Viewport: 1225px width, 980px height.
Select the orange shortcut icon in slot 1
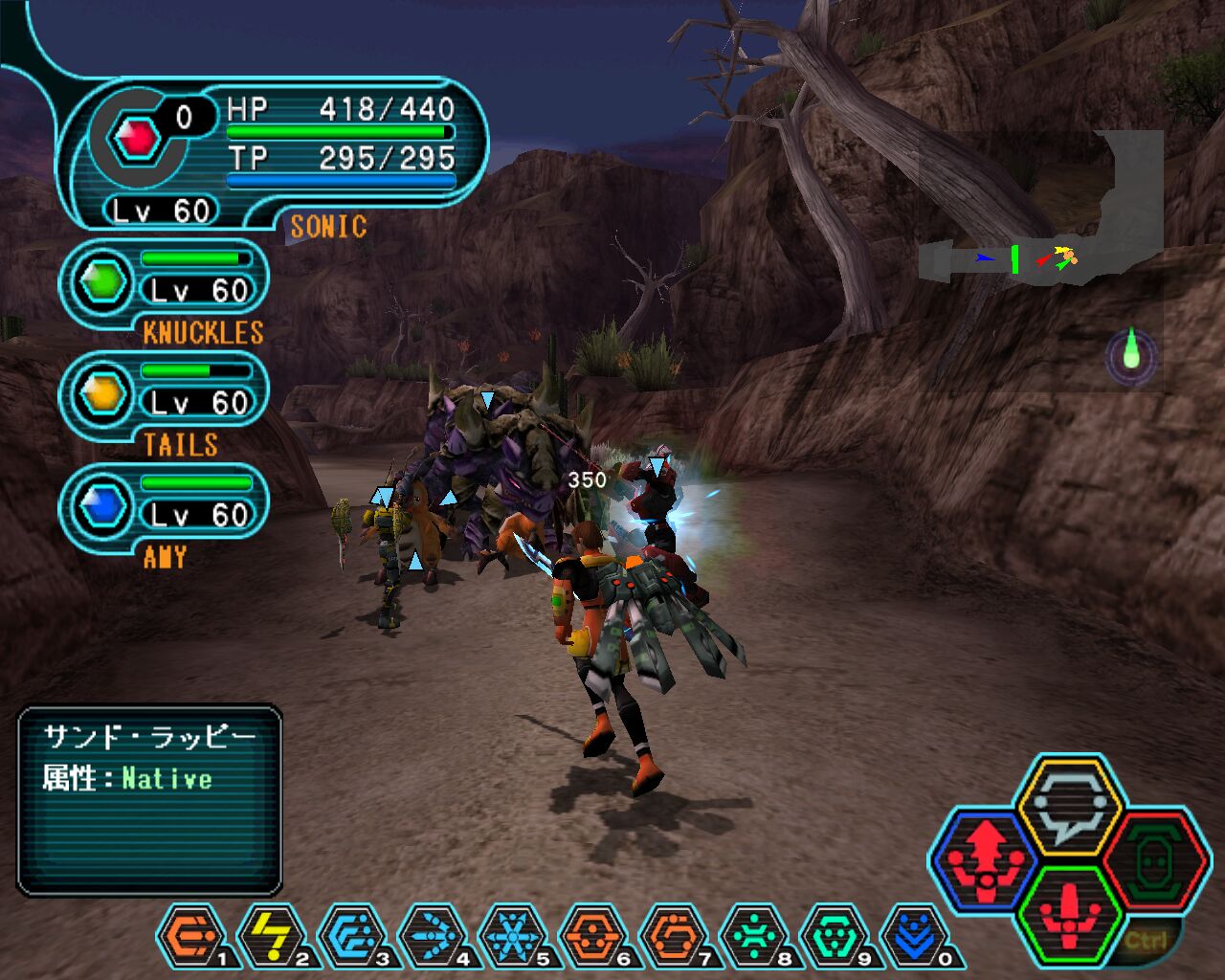tap(189, 936)
